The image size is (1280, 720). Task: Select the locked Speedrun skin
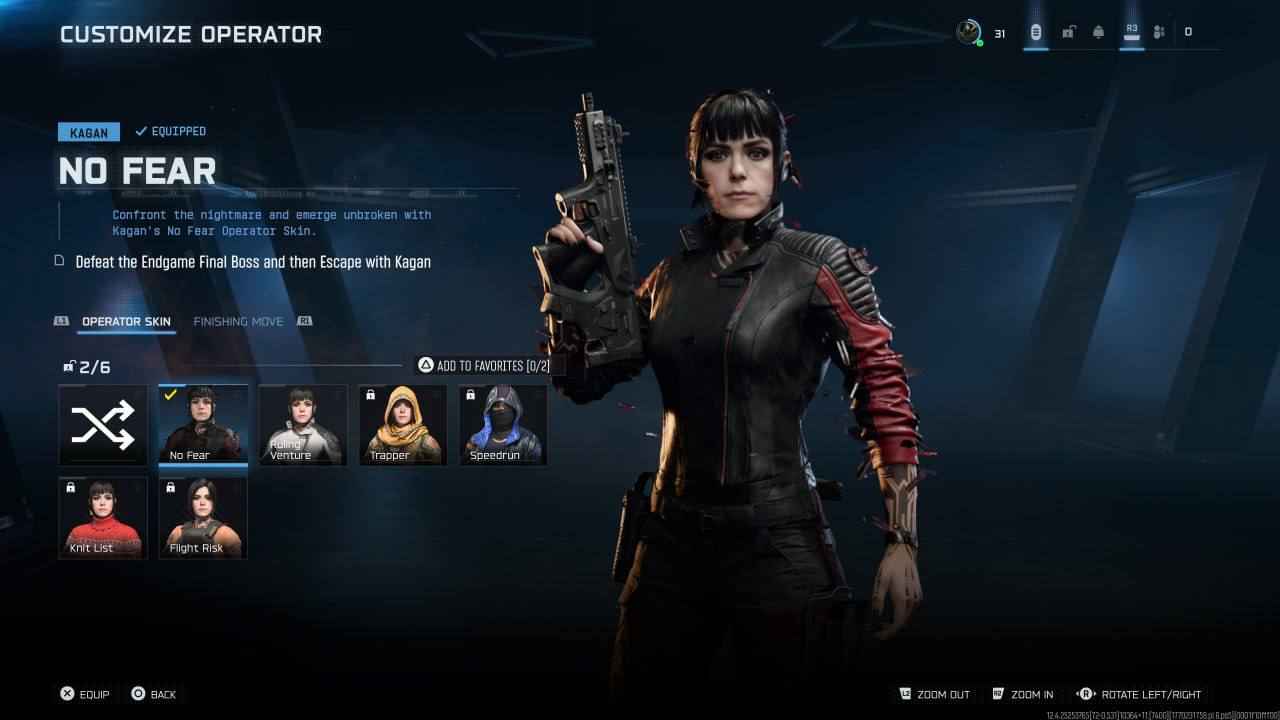pos(503,425)
